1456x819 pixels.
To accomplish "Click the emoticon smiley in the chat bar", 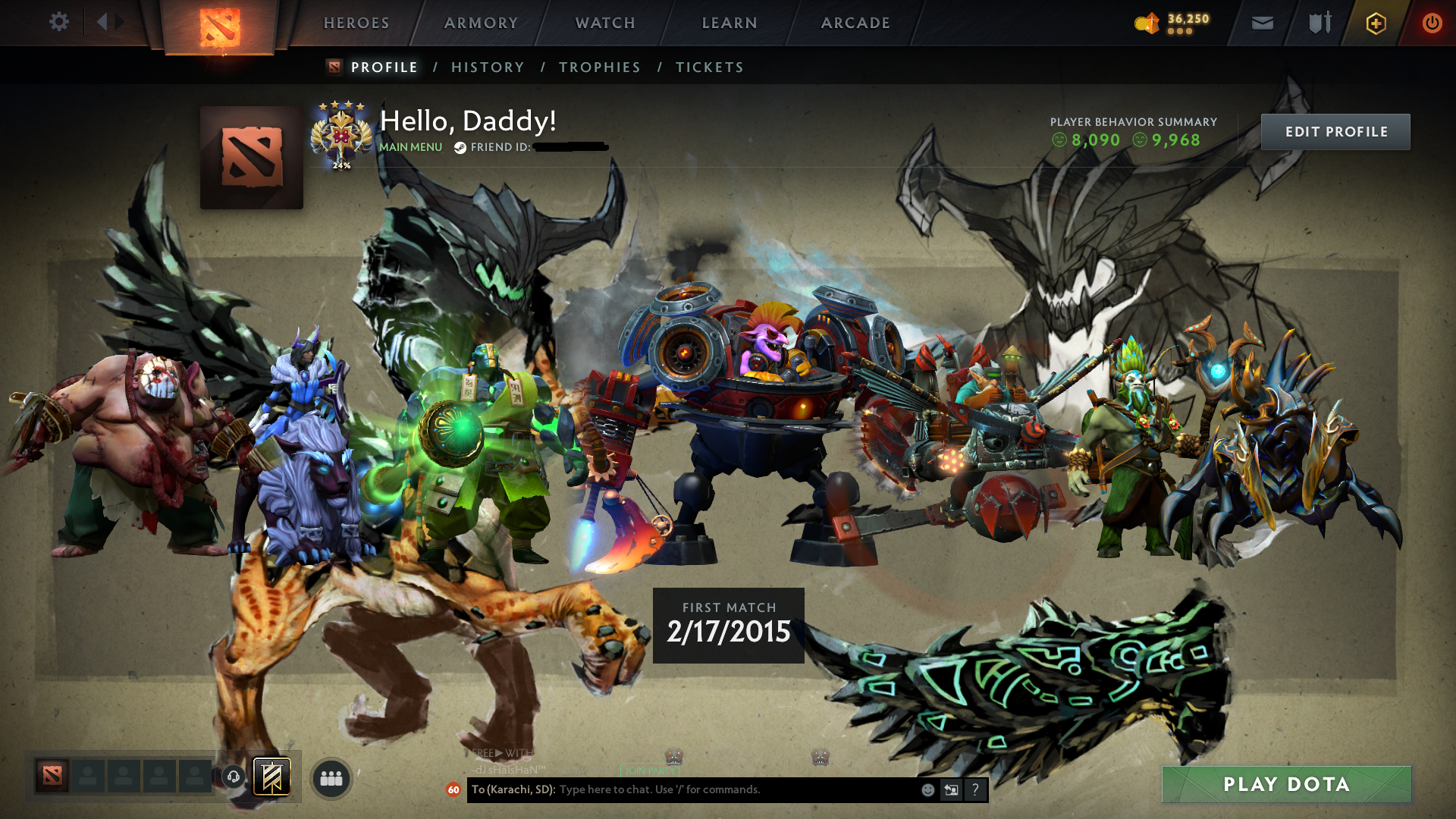I will (x=927, y=790).
